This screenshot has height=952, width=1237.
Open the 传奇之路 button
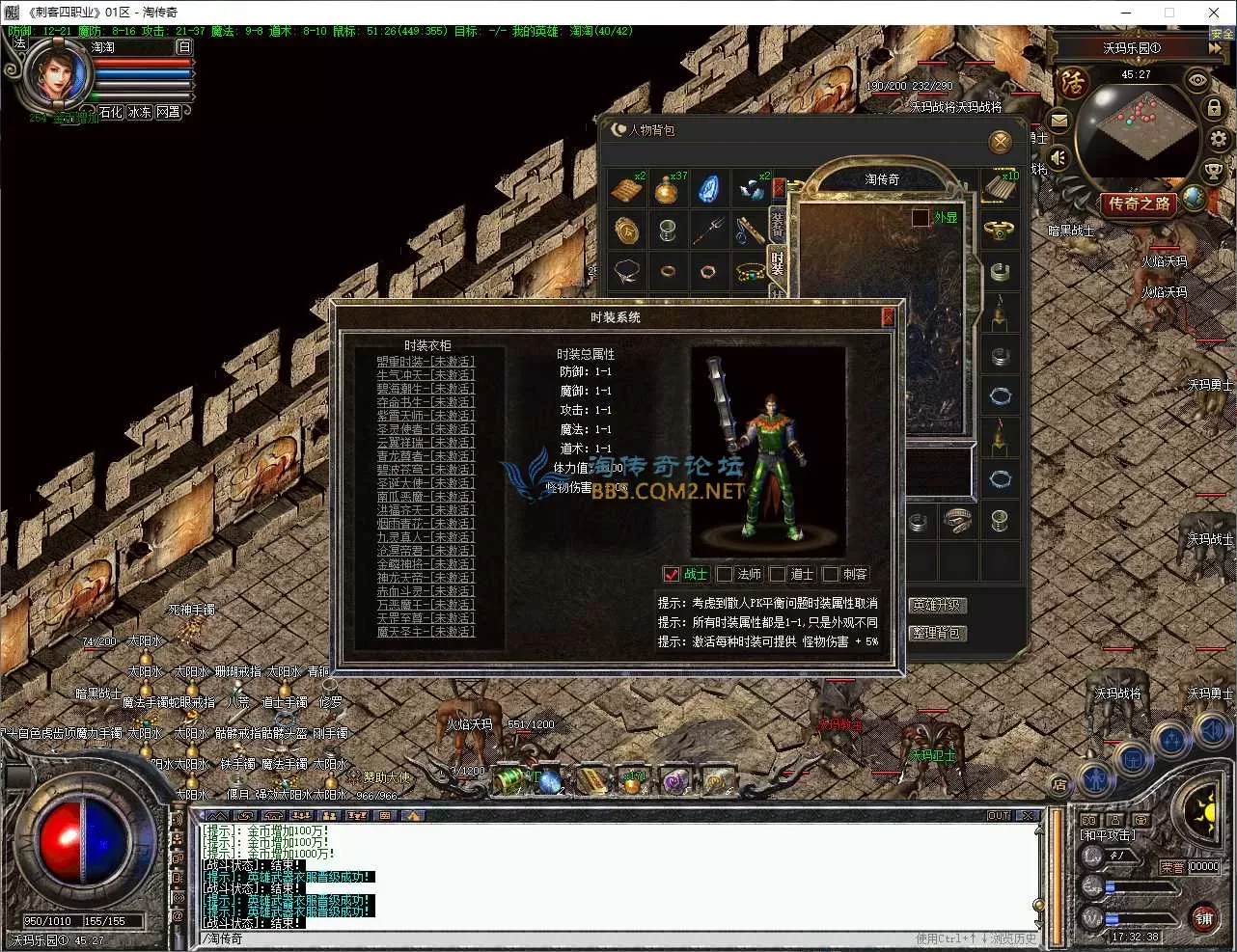coord(1139,204)
